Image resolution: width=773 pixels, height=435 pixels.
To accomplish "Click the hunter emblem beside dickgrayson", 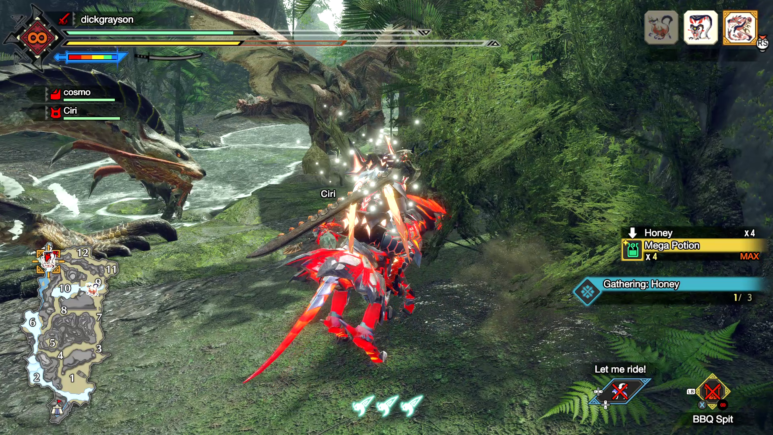I will point(36,37).
